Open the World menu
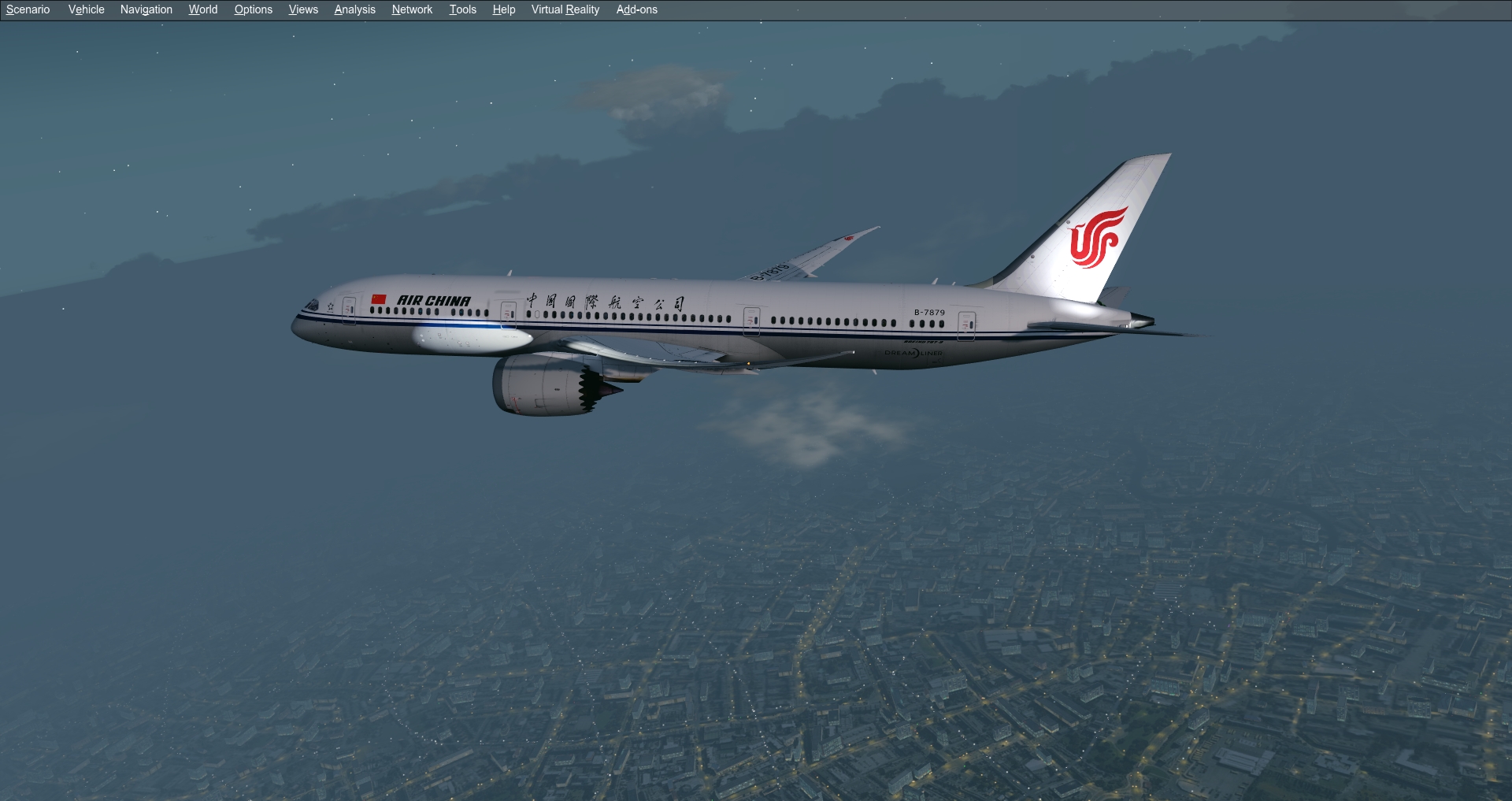The image size is (1512, 801). coord(202,9)
